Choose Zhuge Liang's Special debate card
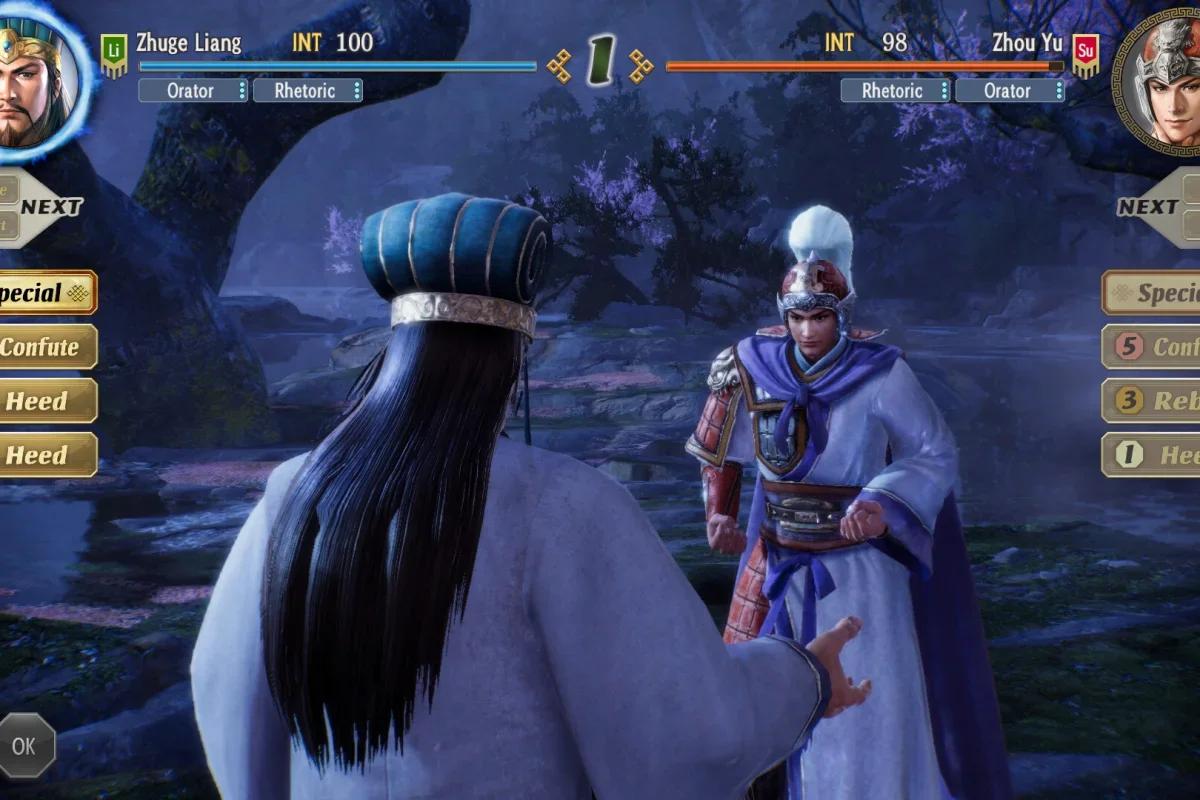This screenshot has width=1200, height=800. (45, 293)
